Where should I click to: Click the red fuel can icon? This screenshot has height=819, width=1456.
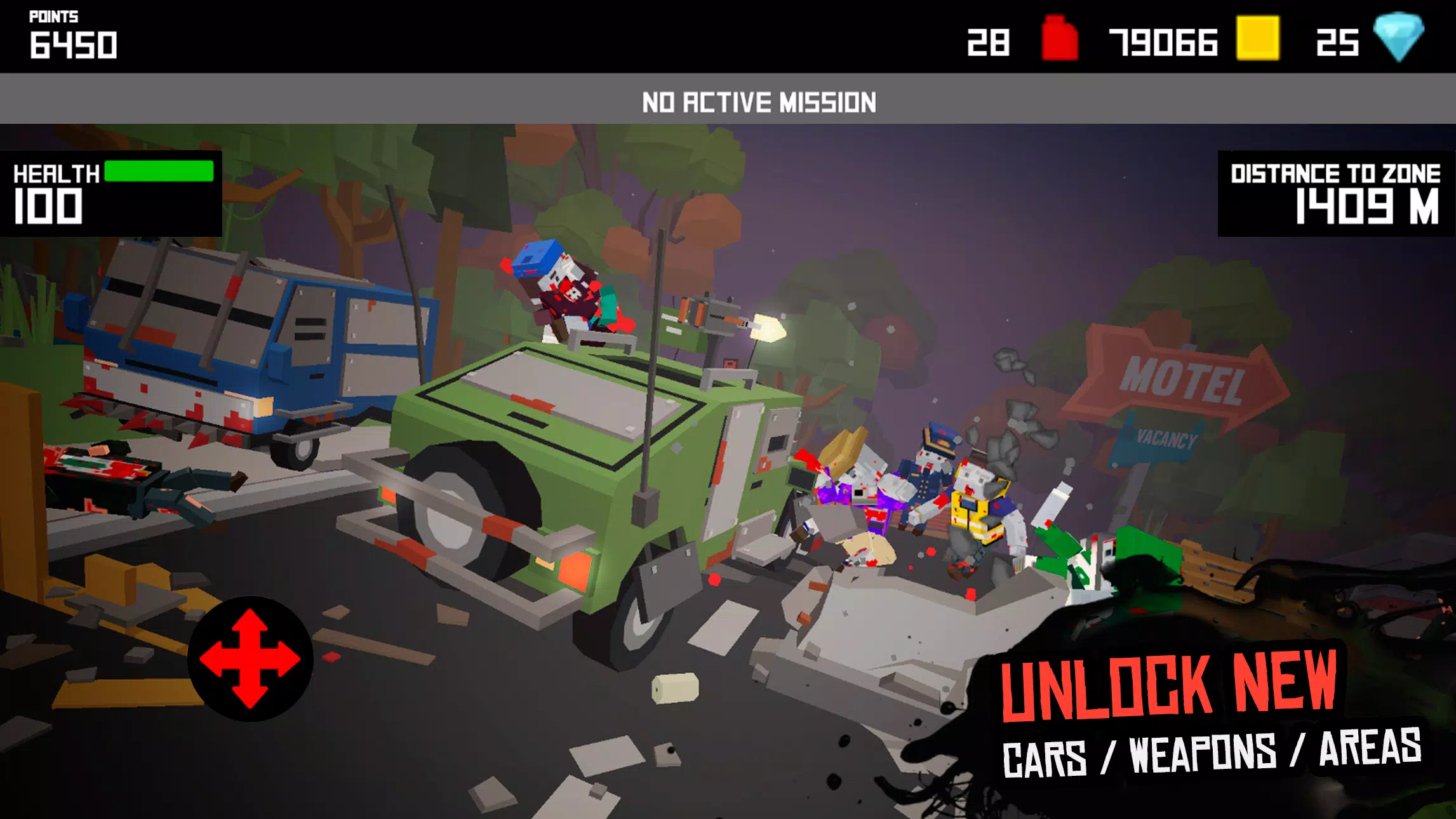coord(1061,38)
